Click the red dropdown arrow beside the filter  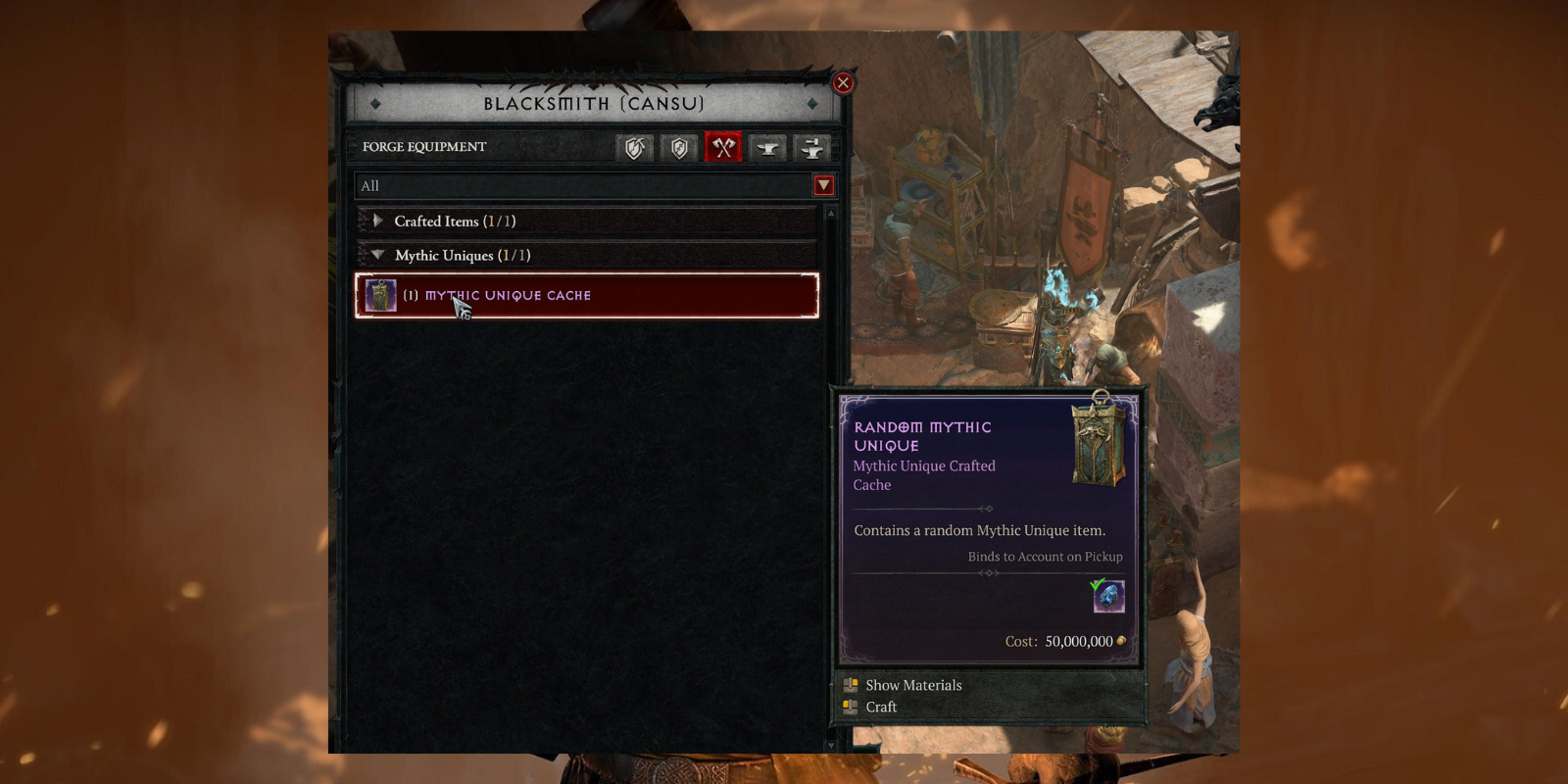824,185
